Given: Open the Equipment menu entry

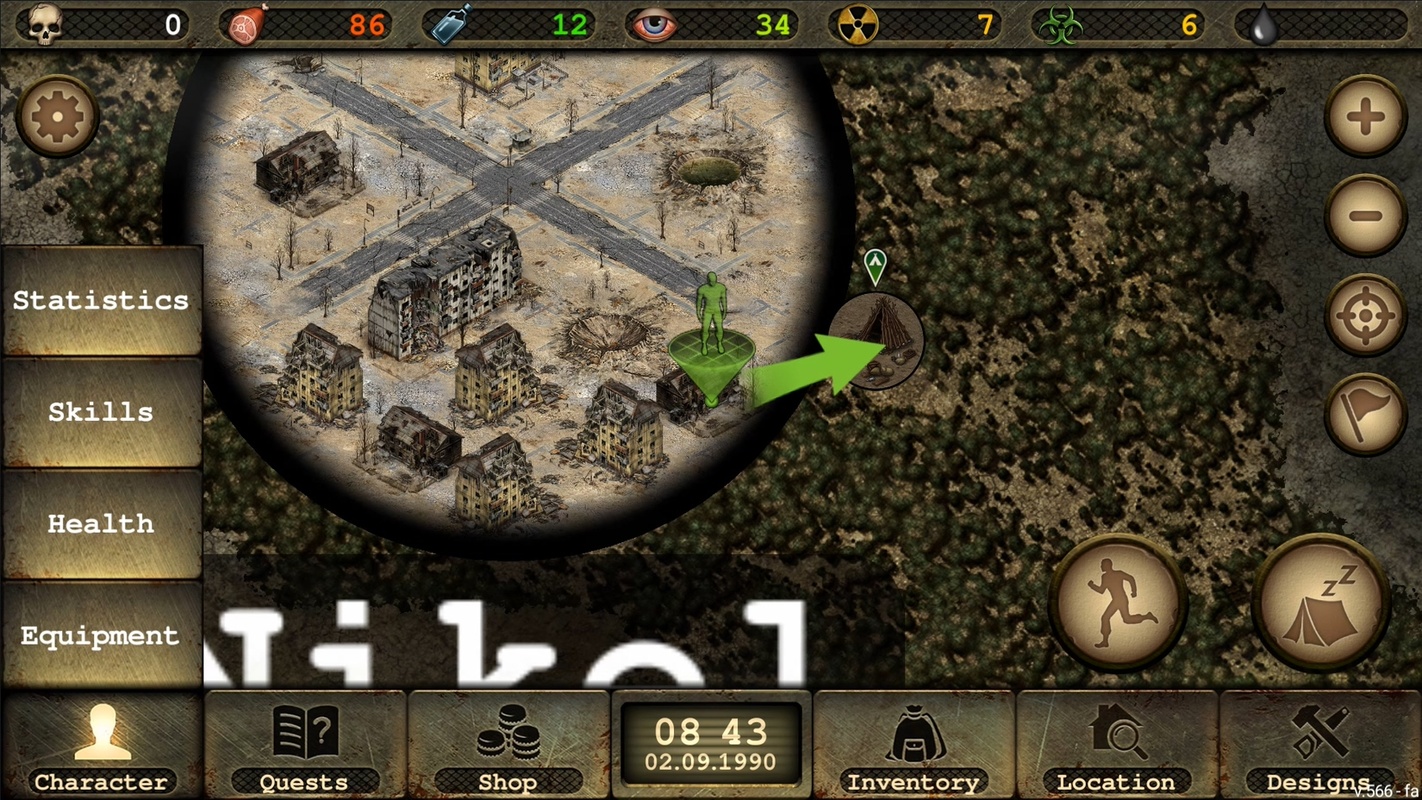Looking at the screenshot, I should click(101, 636).
